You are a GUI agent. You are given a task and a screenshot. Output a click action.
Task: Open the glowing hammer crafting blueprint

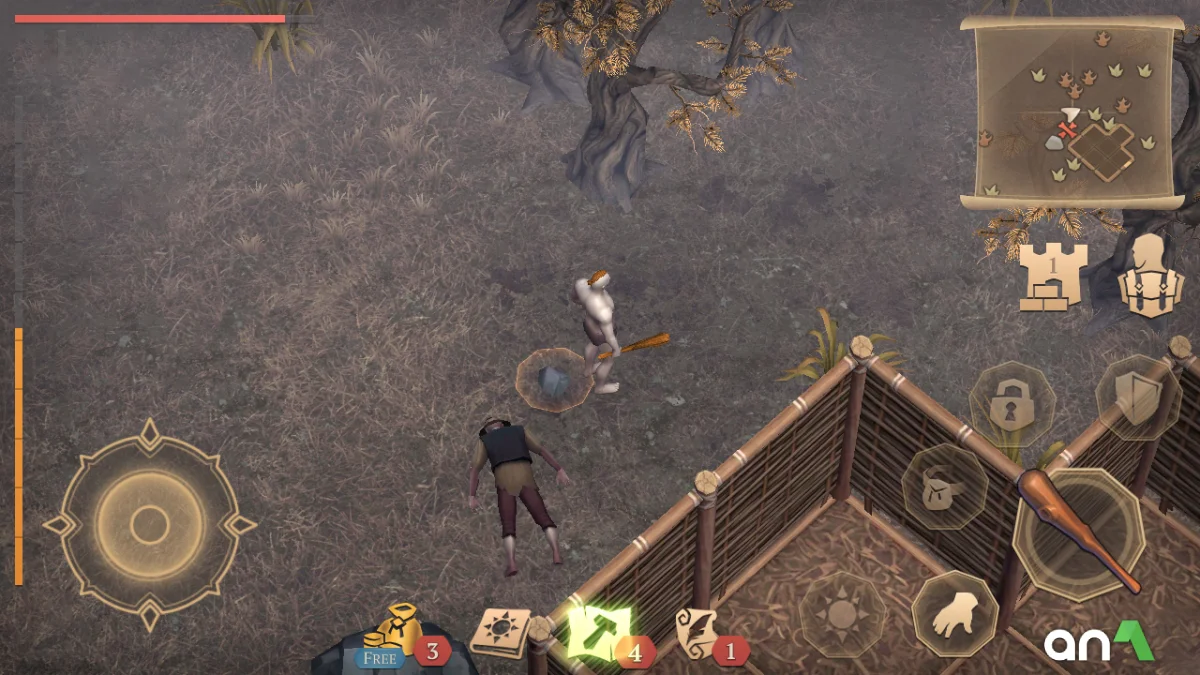click(x=597, y=632)
